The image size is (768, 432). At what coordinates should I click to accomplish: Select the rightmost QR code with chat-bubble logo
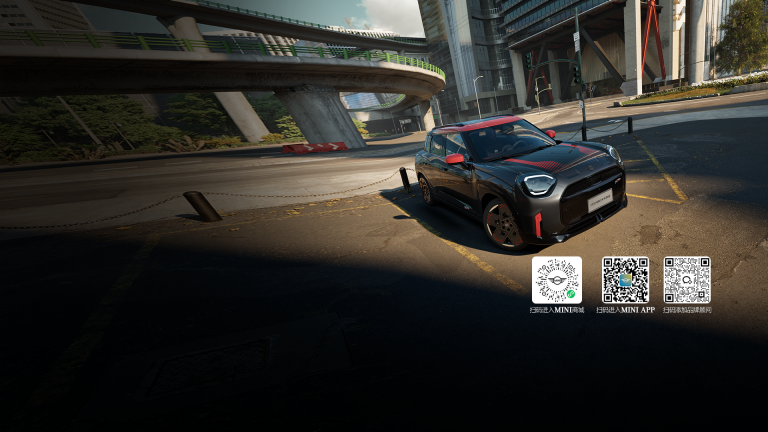(687, 280)
